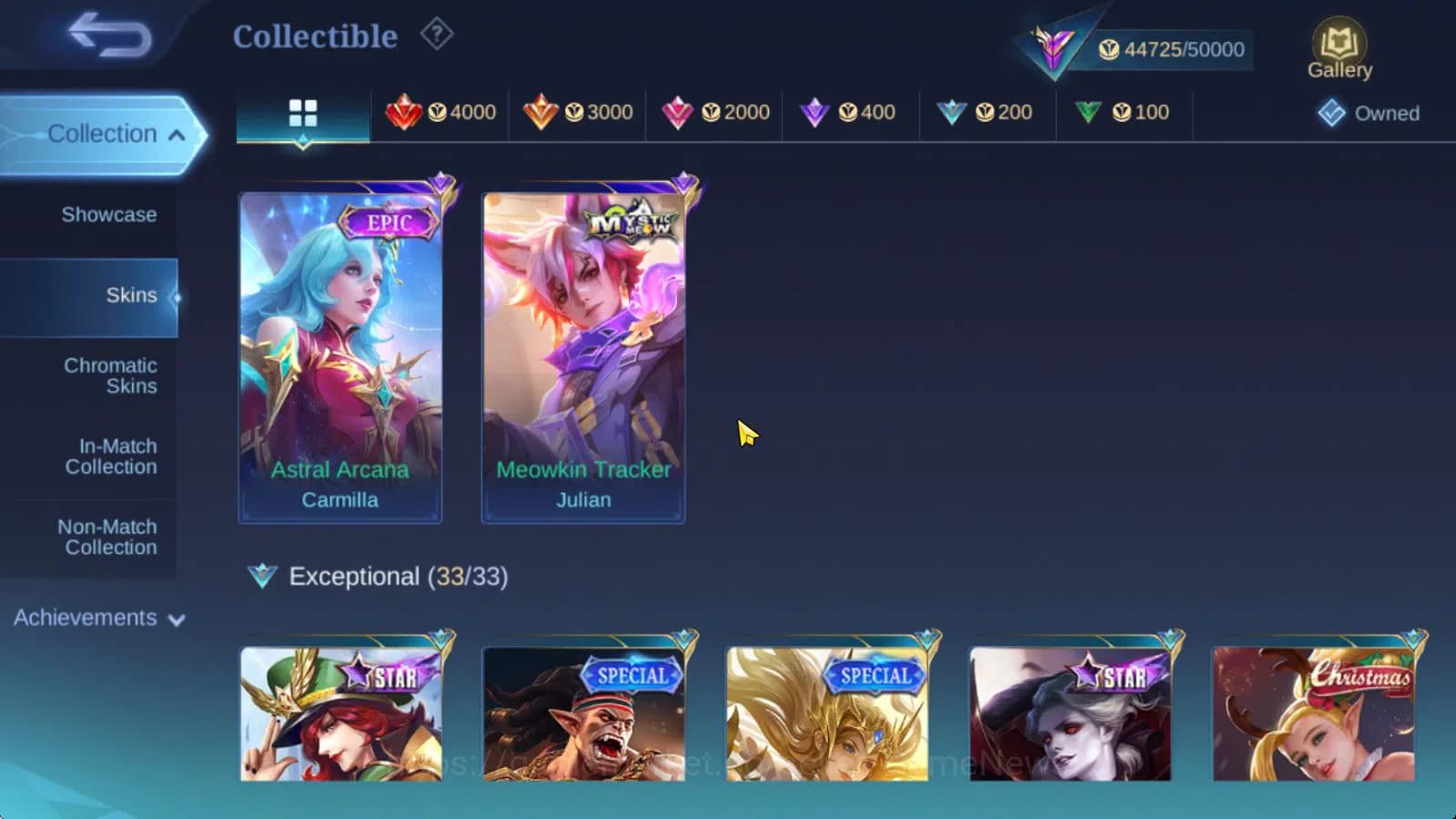Switch to the Chromatic Skins tab
Screen dimensions: 1456x819
[109, 376]
